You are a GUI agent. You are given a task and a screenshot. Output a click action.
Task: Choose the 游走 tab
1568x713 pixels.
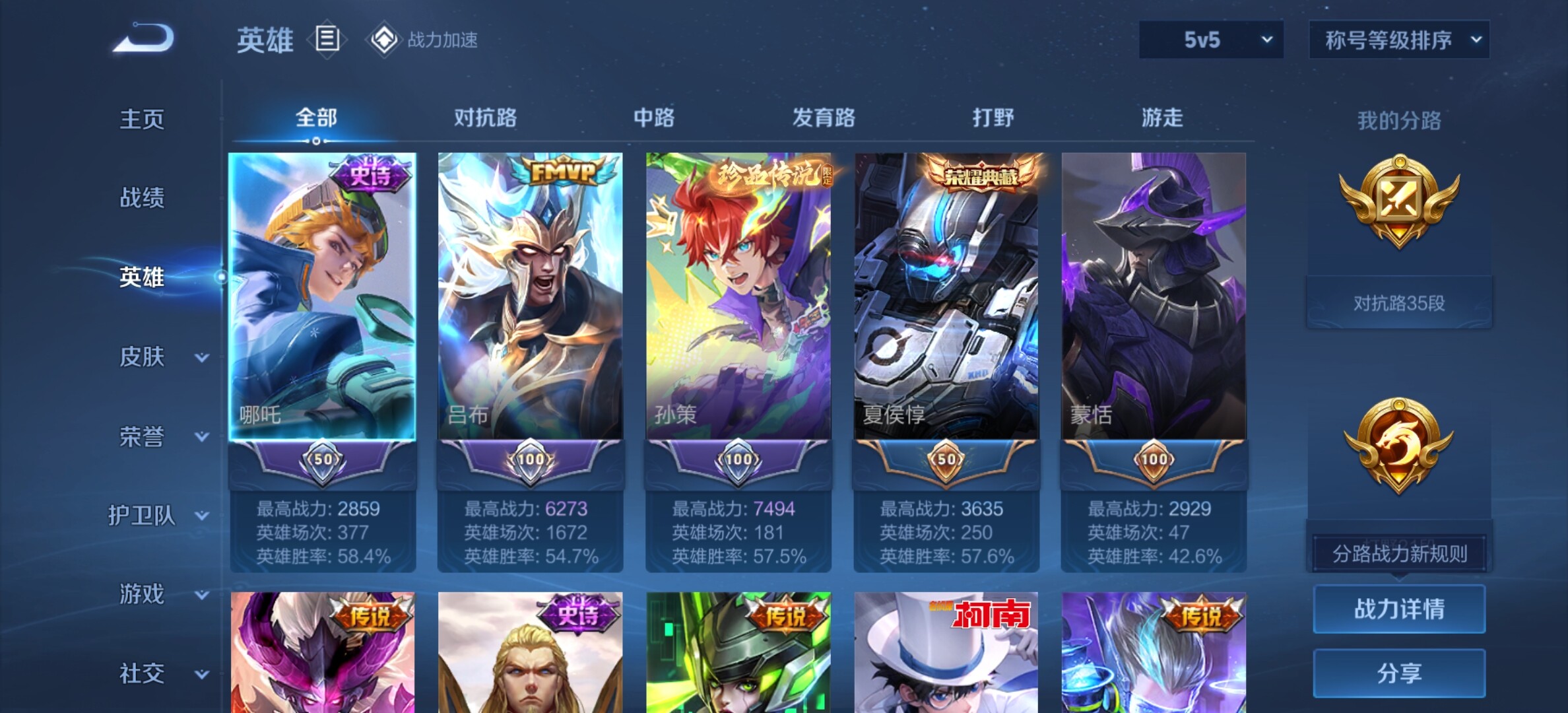pyautogui.click(x=1162, y=118)
